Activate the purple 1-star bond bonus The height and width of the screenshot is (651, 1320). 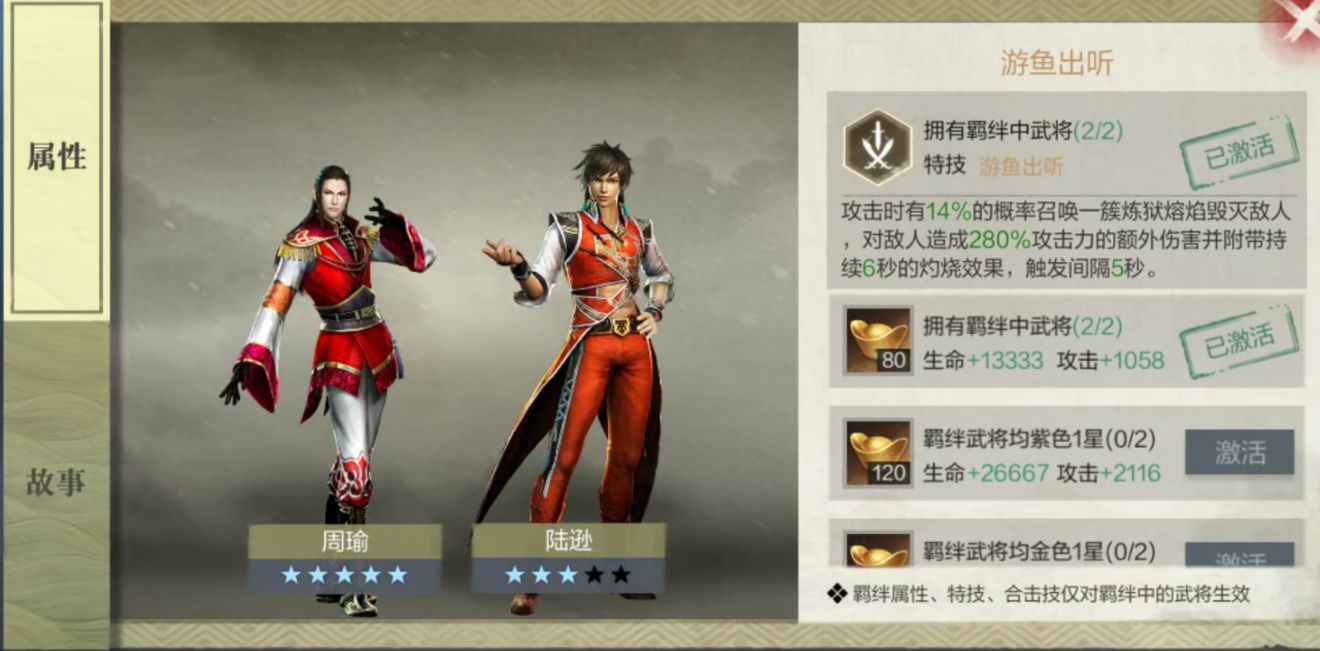[1239, 452]
